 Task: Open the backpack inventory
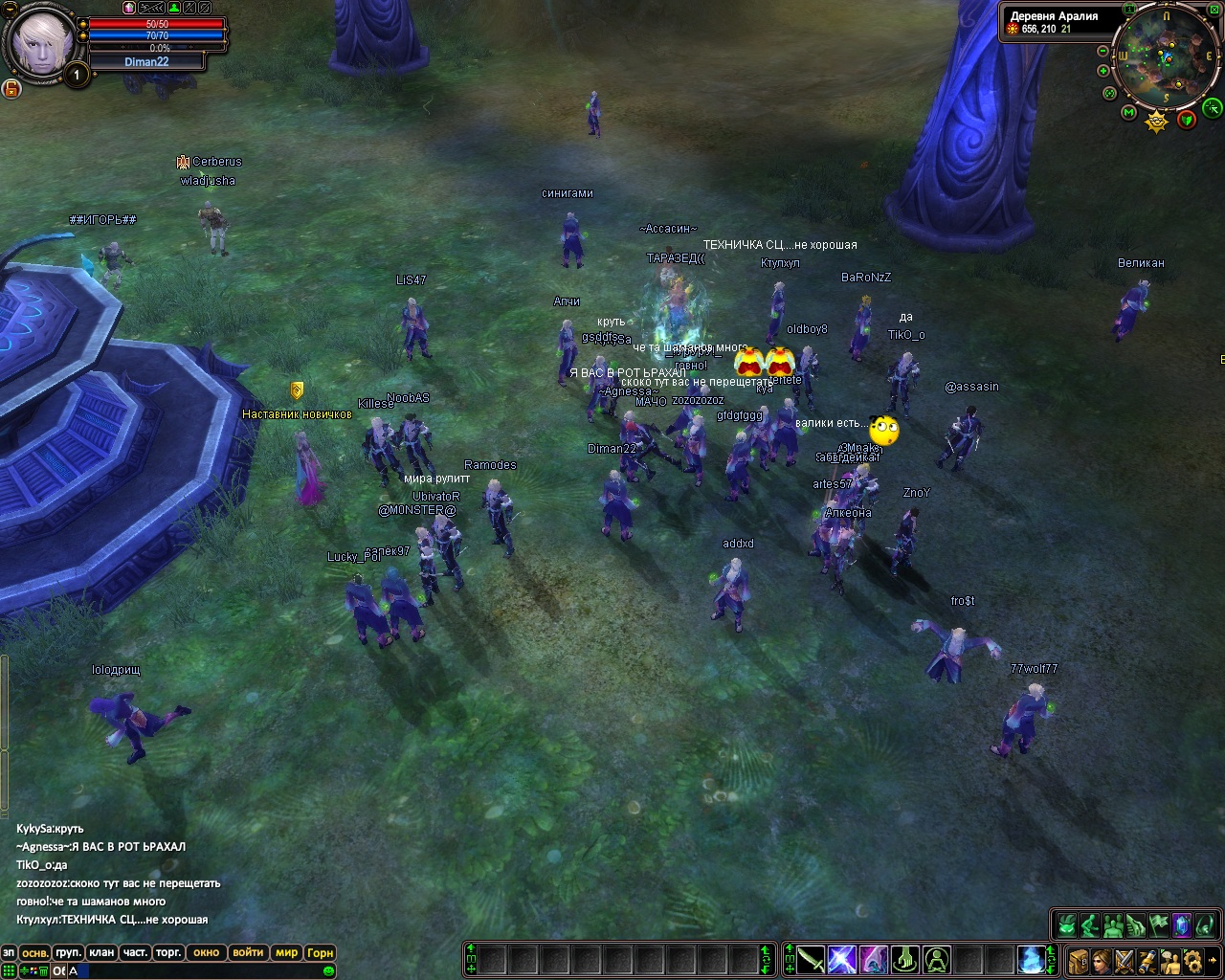[x=1079, y=960]
